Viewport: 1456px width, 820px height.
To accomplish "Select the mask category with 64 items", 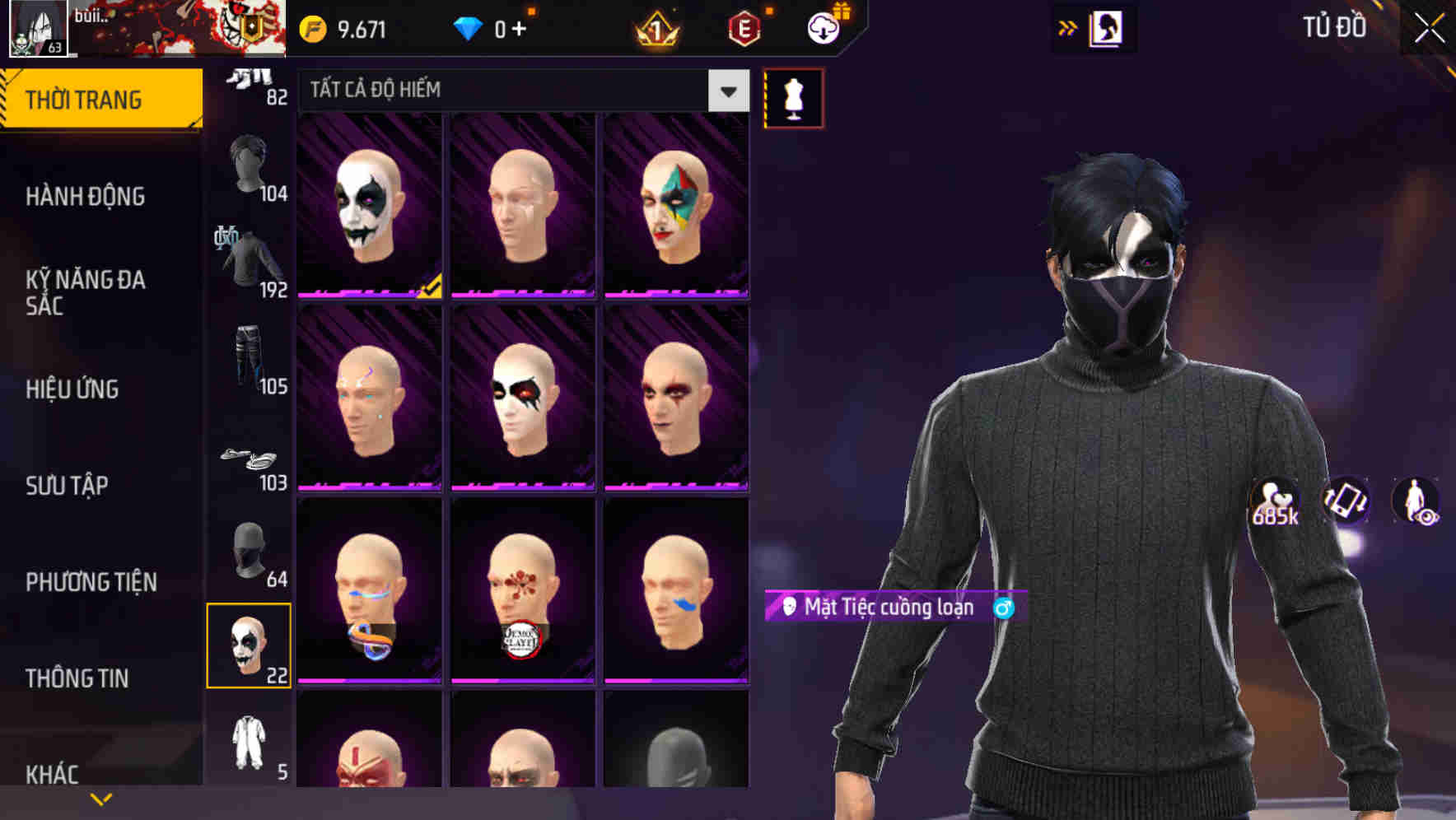I will pos(250,547).
